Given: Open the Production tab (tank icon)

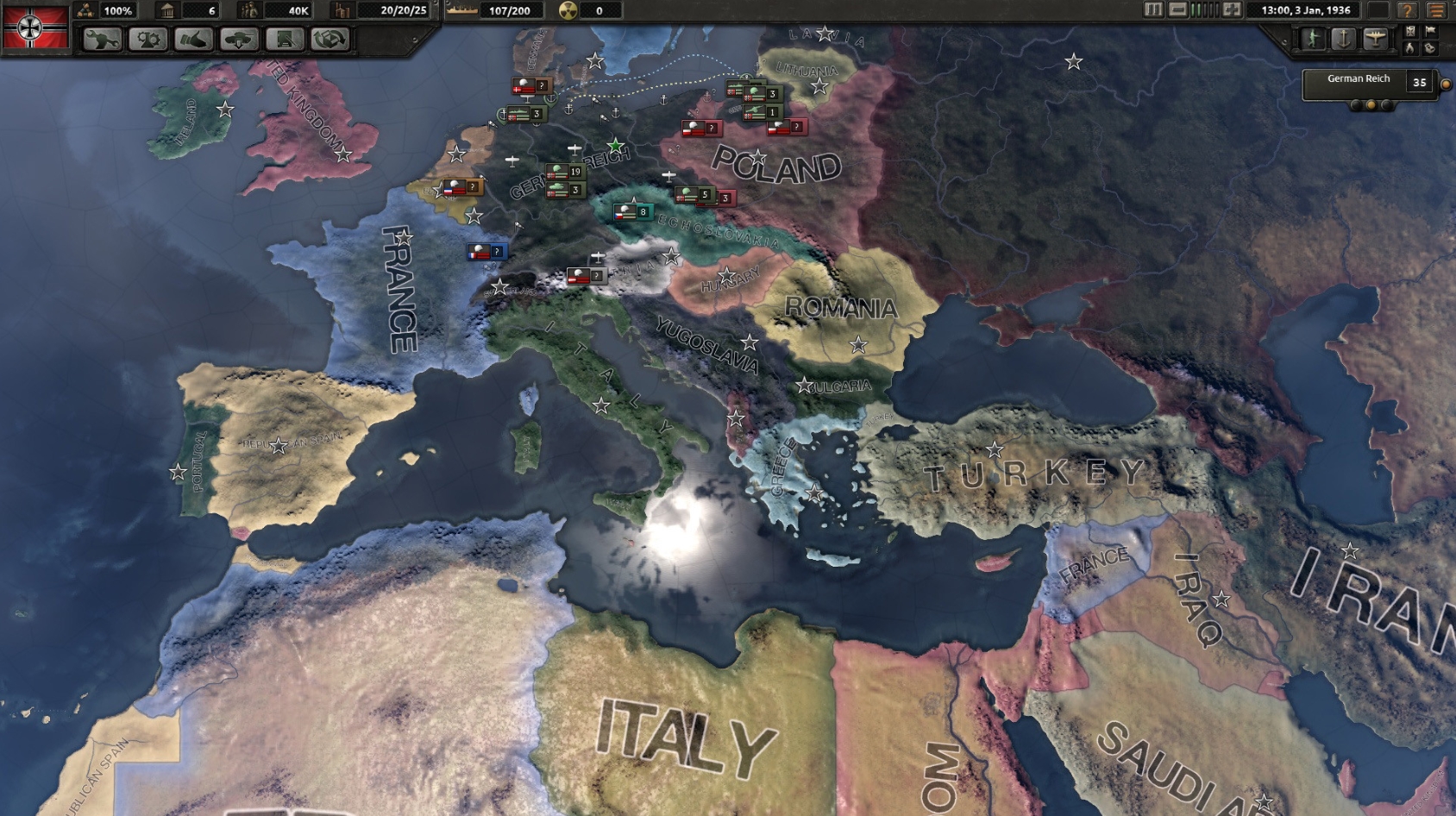Looking at the screenshot, I should (x=239, y=39).
